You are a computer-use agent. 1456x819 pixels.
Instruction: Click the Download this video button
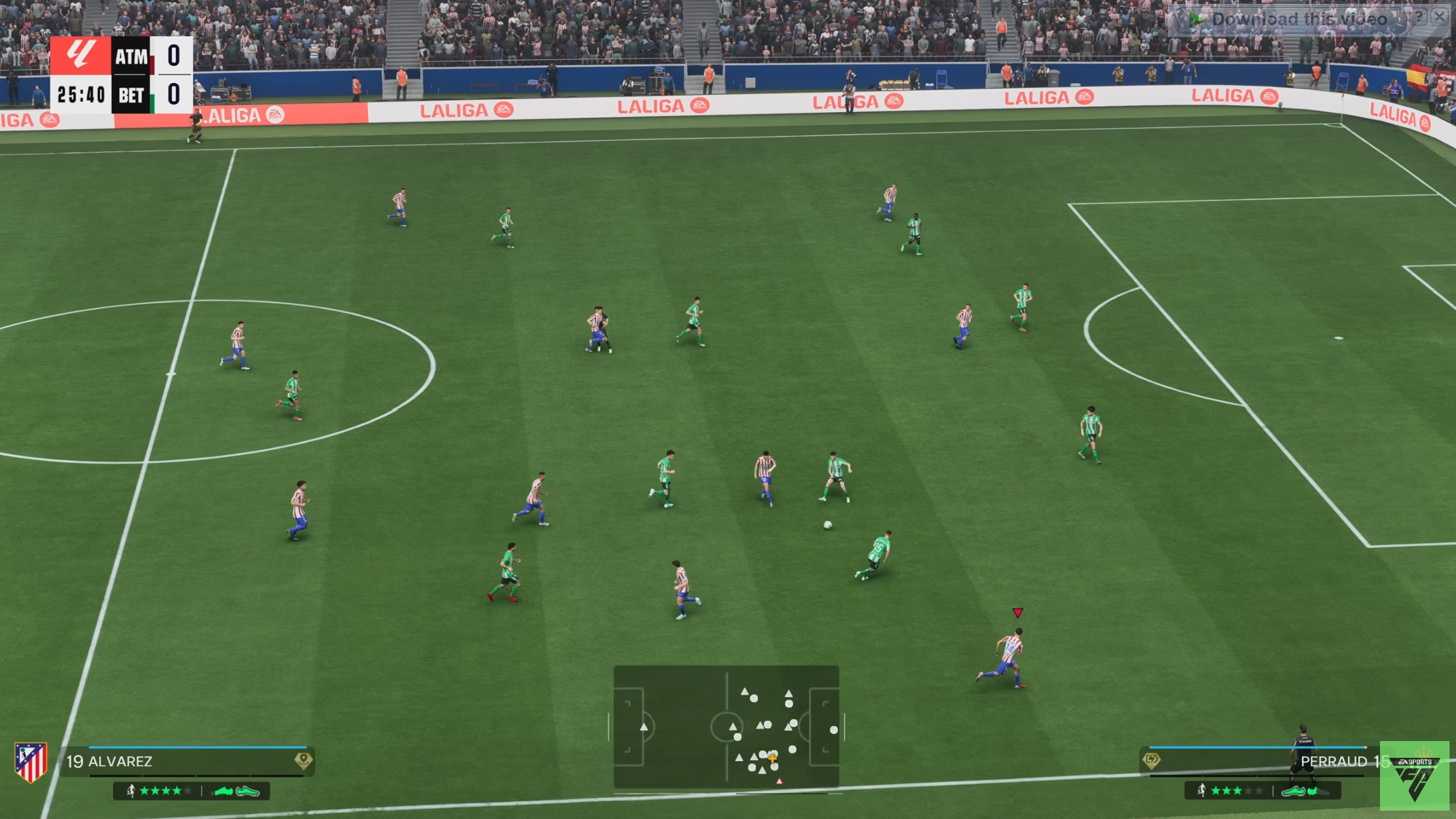1288,19
